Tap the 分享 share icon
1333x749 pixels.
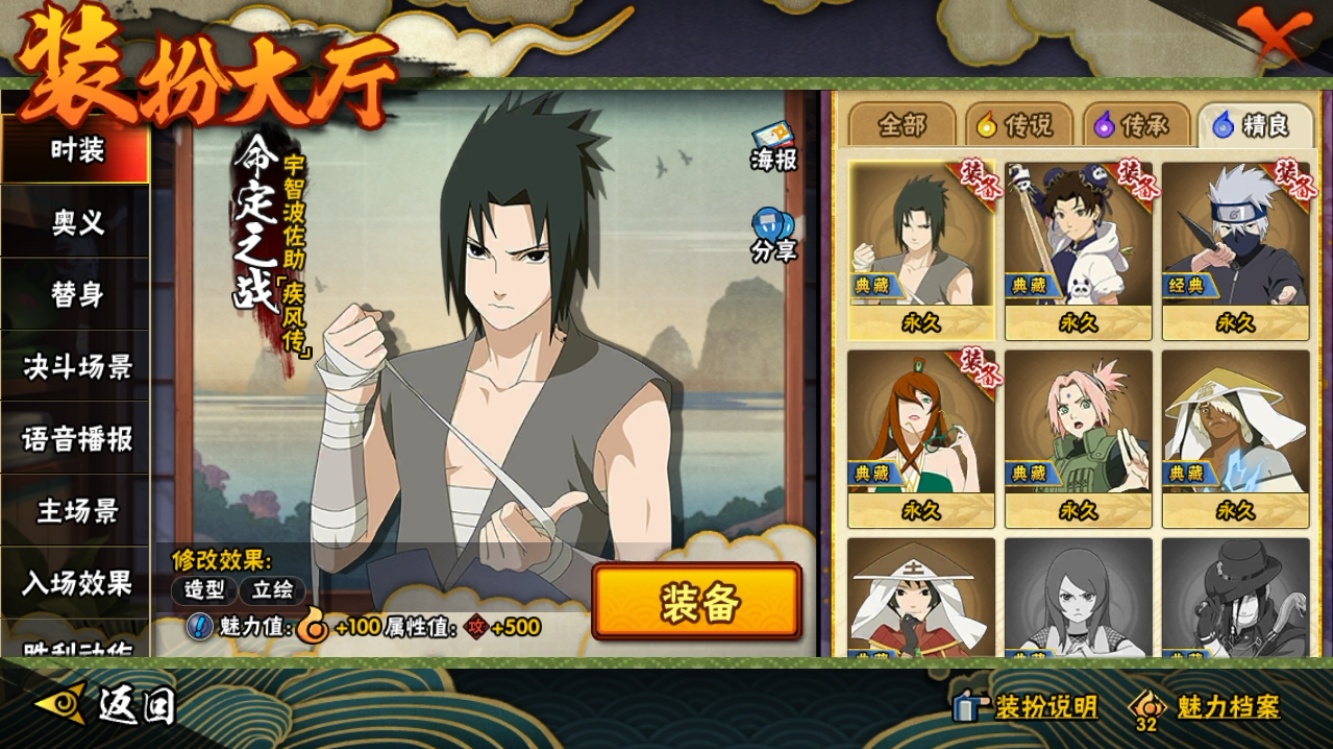coord(773,236)
